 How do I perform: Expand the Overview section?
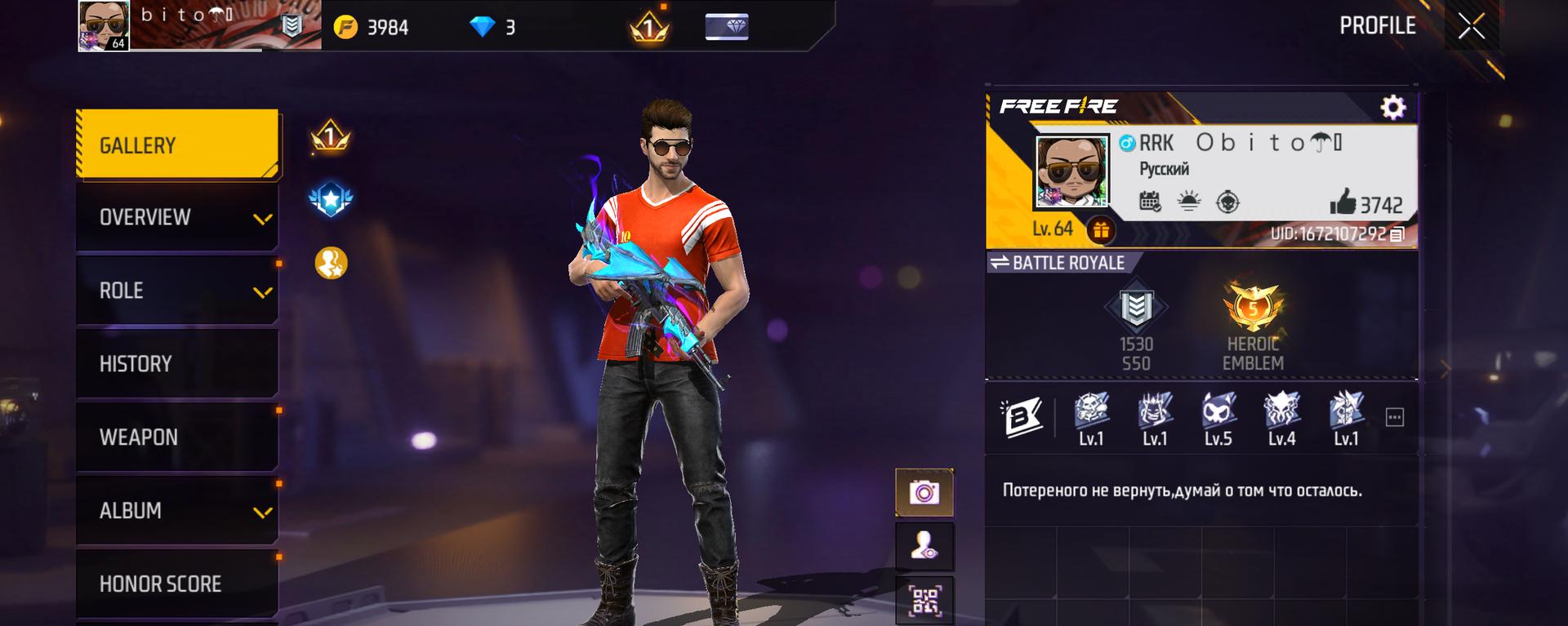(x=177, y=217)
